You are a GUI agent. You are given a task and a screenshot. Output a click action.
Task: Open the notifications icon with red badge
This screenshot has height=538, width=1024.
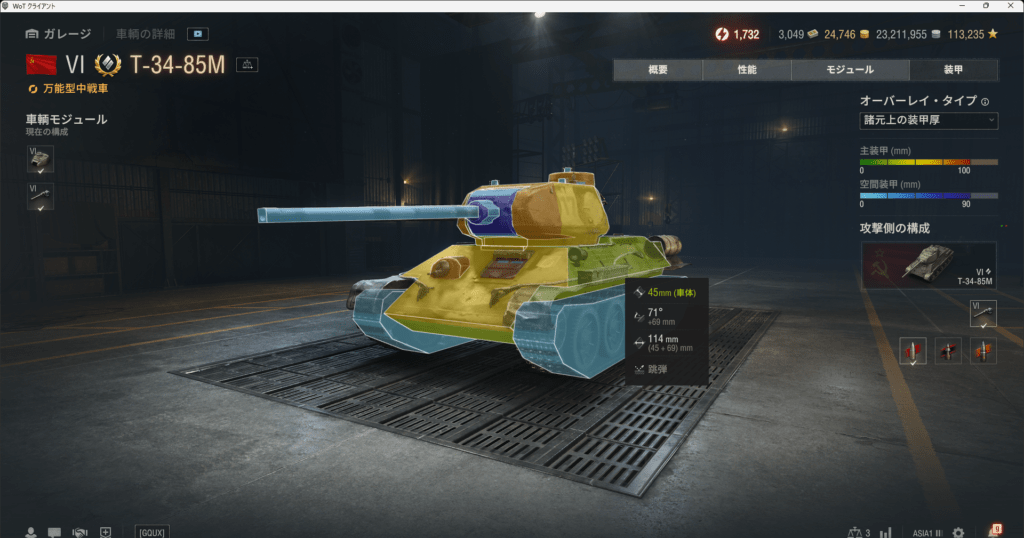[994, 531]
